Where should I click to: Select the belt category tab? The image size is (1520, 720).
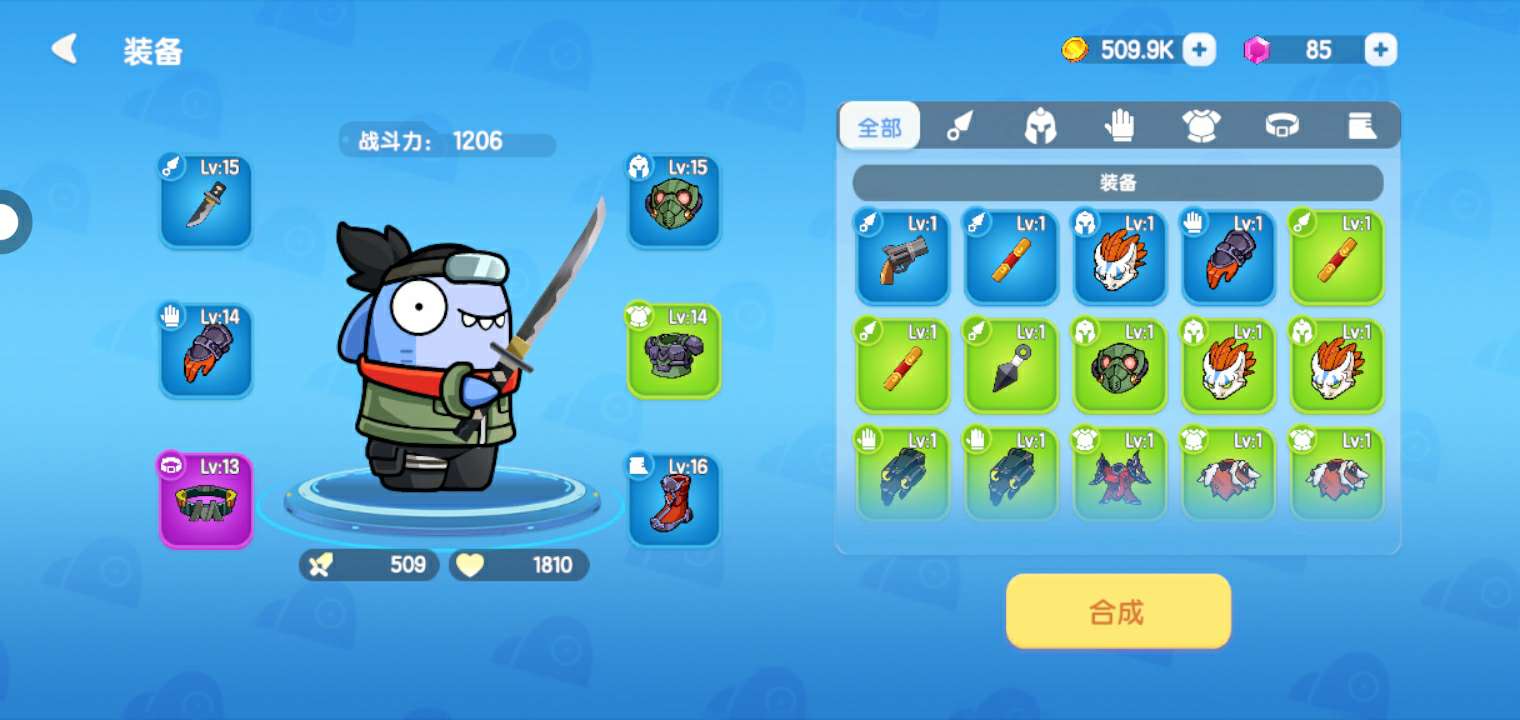(x=1282, y=126)
